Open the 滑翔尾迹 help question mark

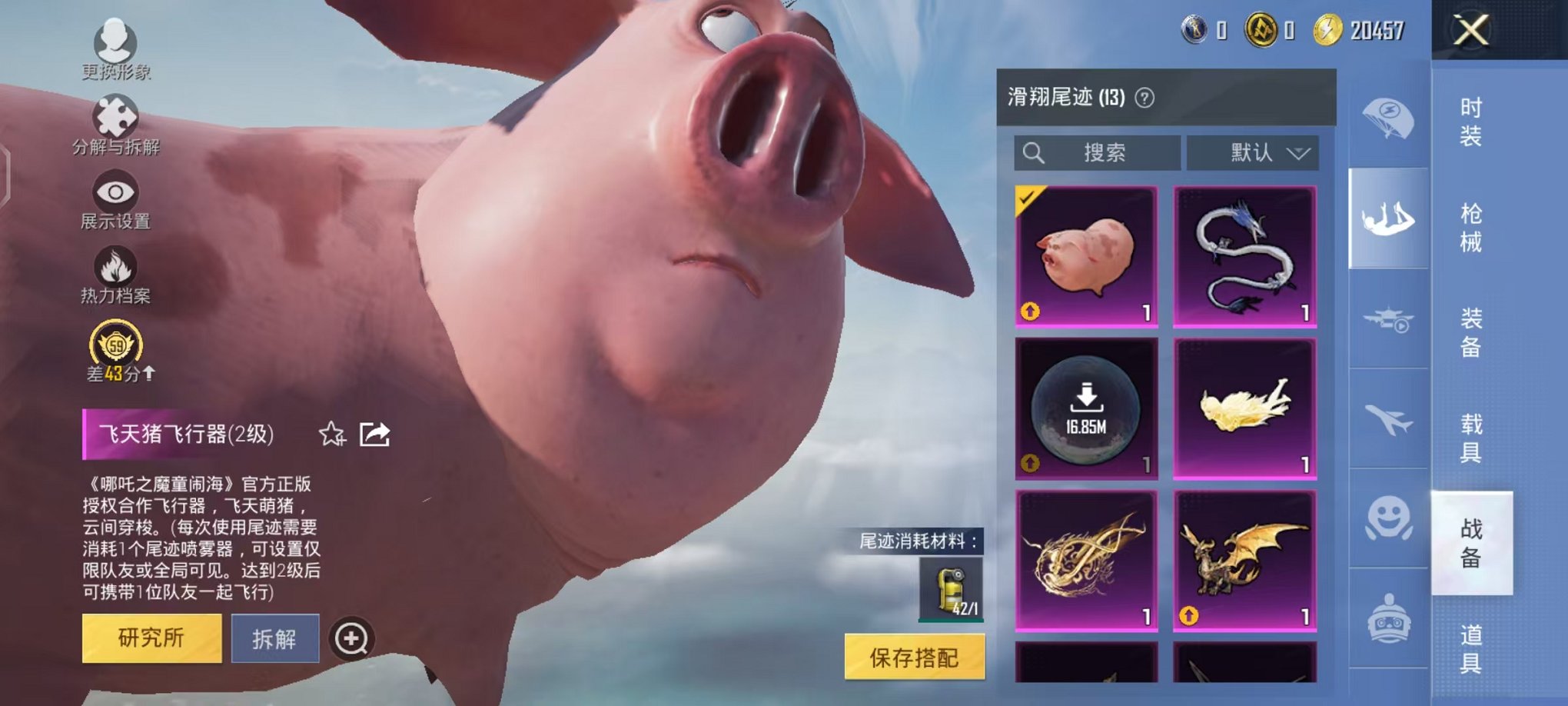tap(1143, 96)
